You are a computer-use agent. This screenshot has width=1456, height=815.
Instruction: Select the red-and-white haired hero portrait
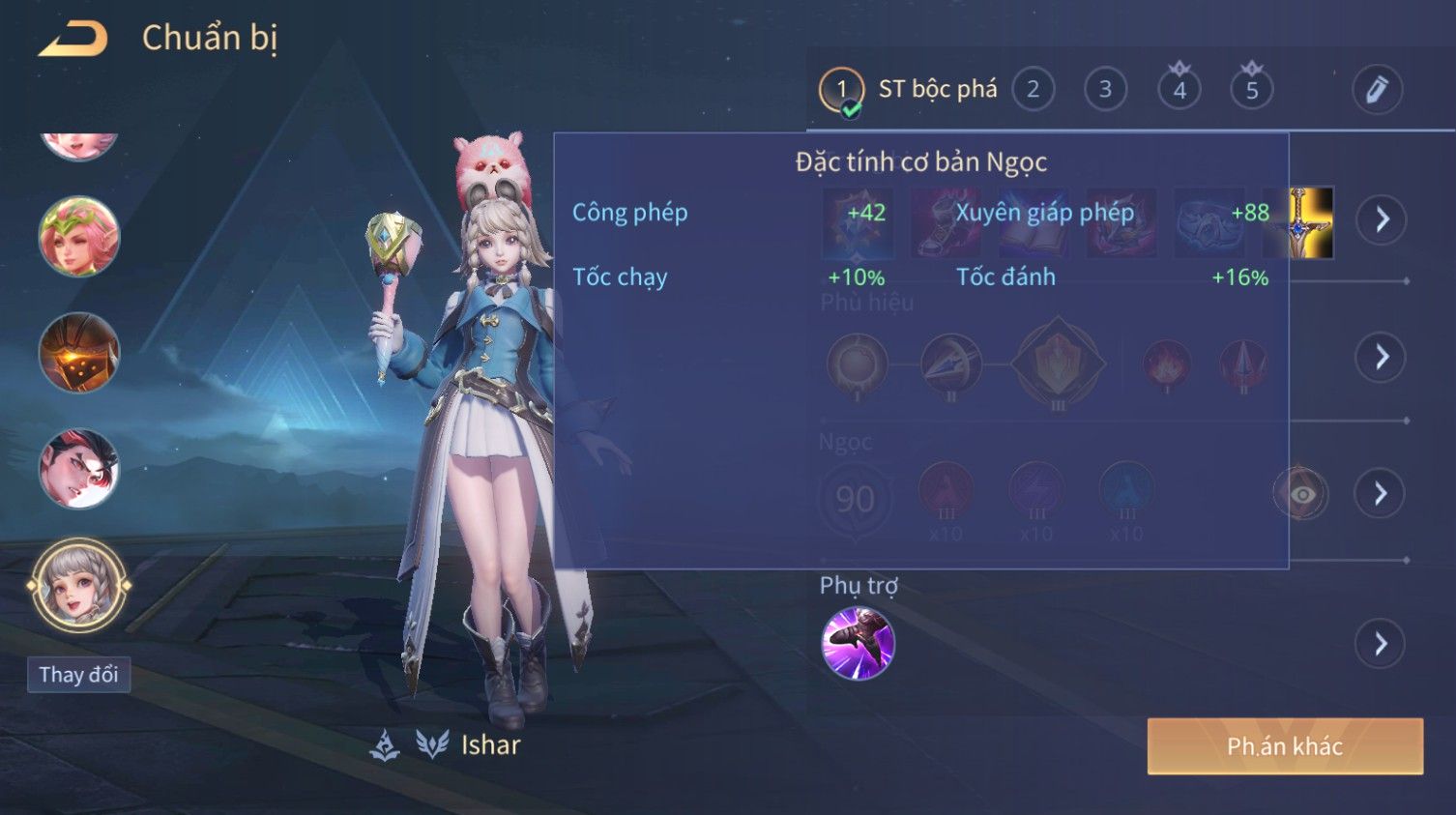tap(78, 469)
